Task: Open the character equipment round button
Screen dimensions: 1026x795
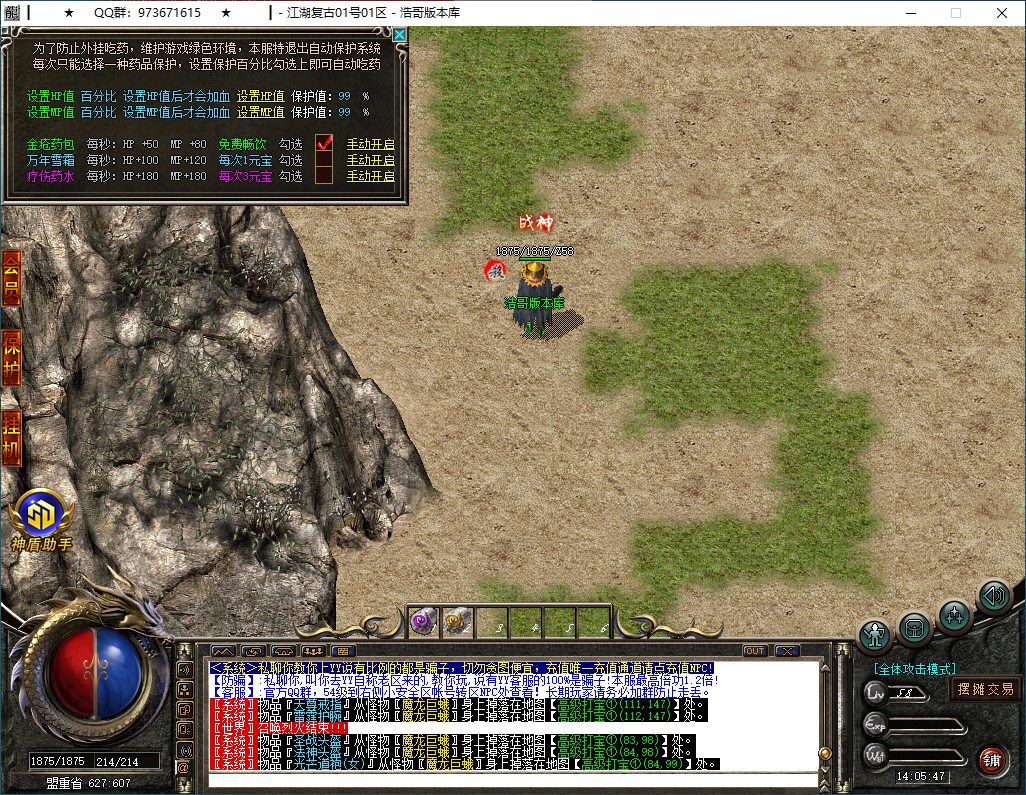Action: coord(876,635)
